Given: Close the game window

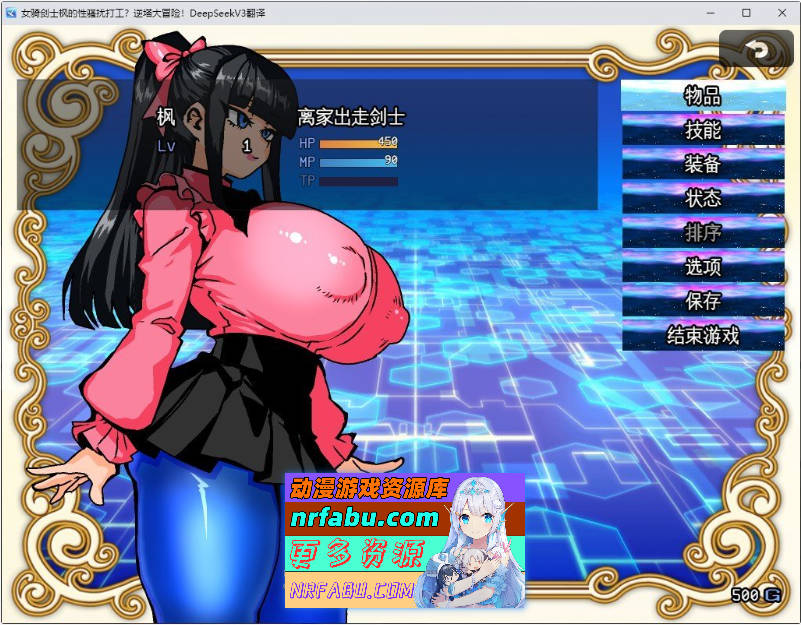Looking at the screenshot, I should [778, 13].
